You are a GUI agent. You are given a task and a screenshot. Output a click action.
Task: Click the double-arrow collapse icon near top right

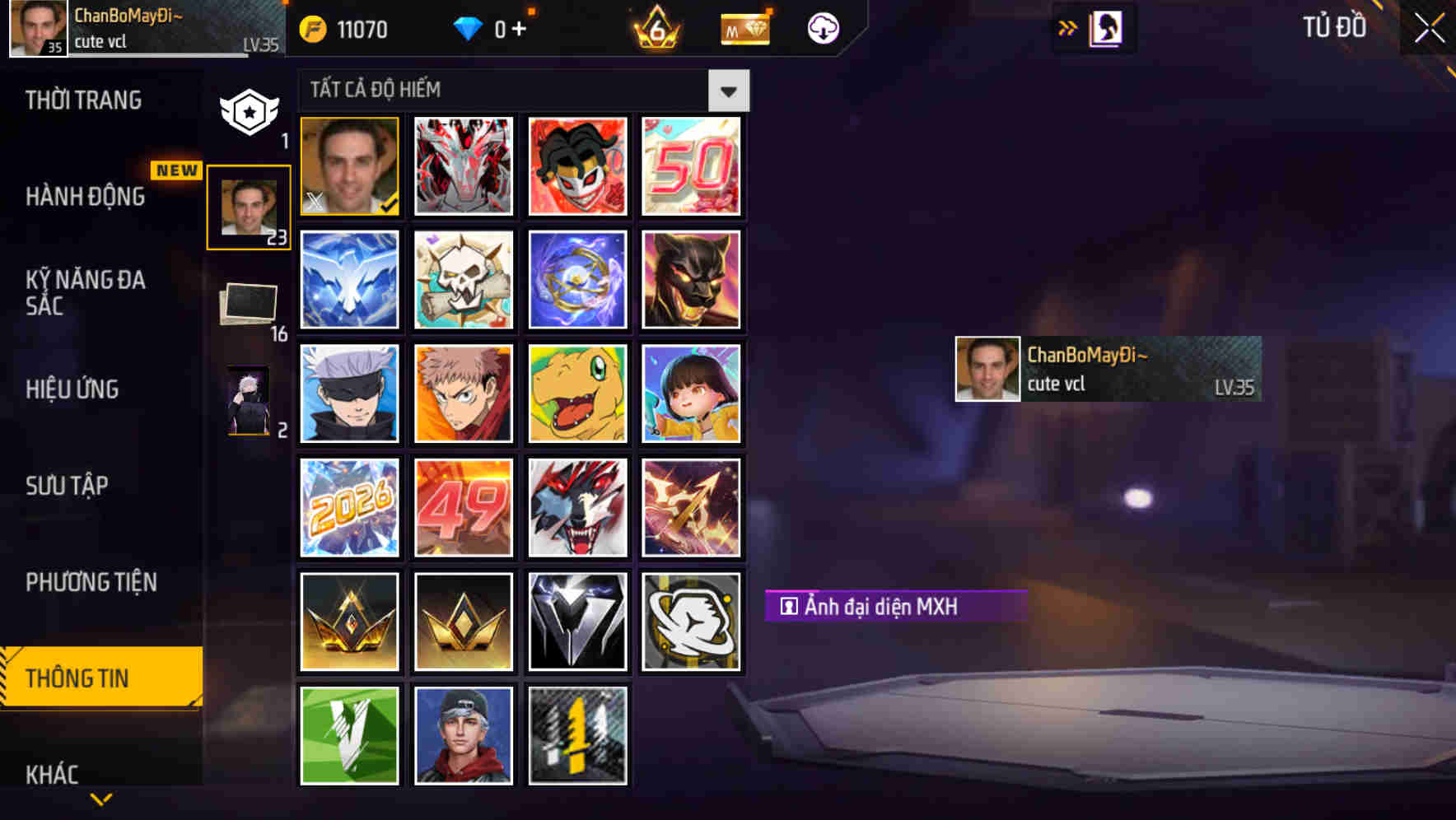[1068, 26]
